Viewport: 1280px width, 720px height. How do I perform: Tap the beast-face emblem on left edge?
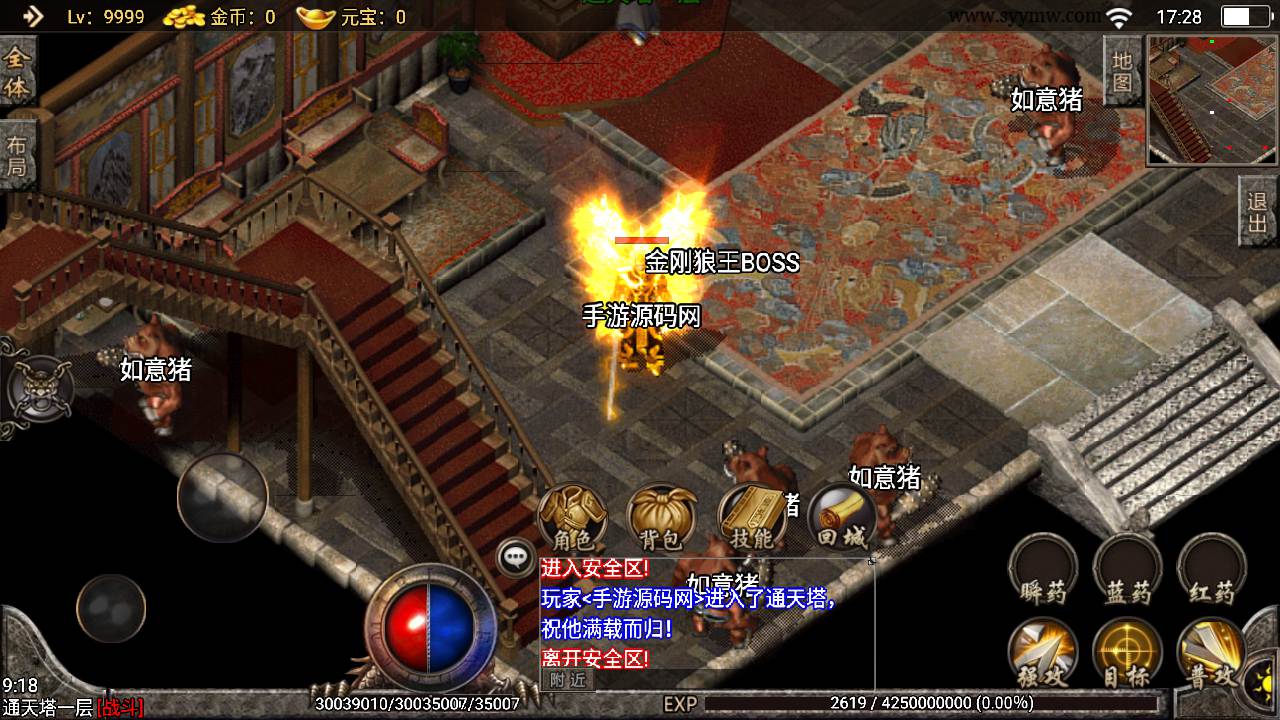(x=38, y=387)
